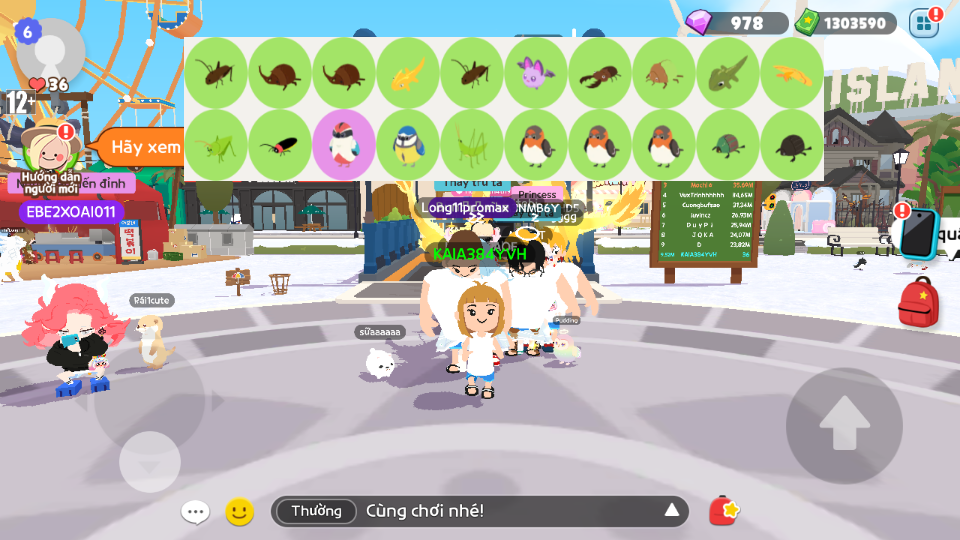Tap the jump arrow button
Screen dimensions: 960x540
844,425
